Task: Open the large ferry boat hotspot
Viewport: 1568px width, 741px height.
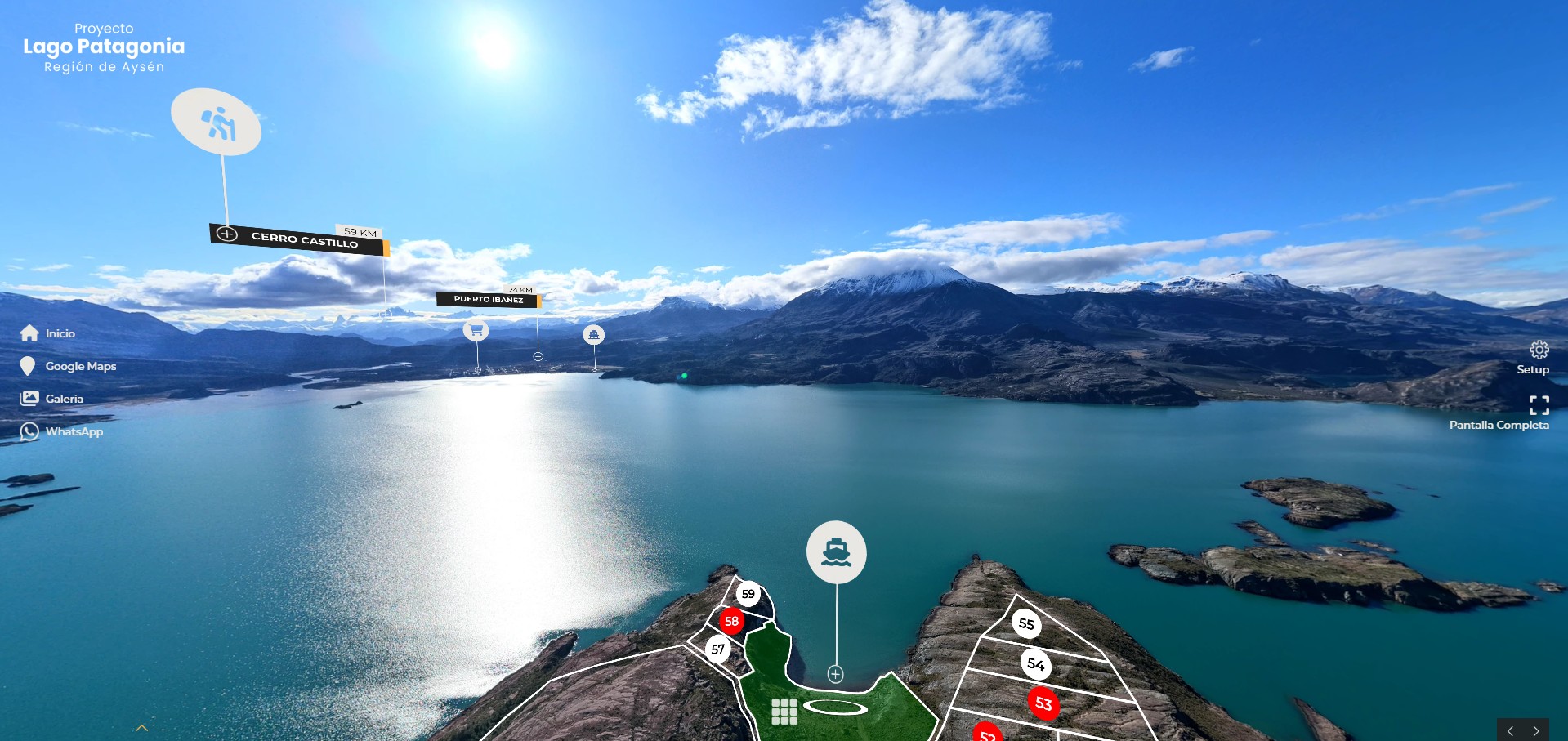Action: click(836, 552)
